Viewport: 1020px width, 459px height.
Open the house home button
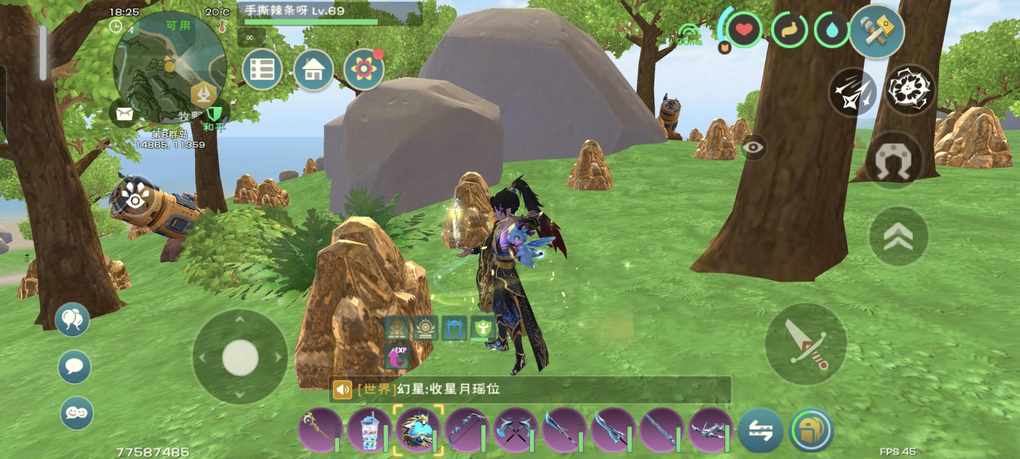tap(314, 70)
